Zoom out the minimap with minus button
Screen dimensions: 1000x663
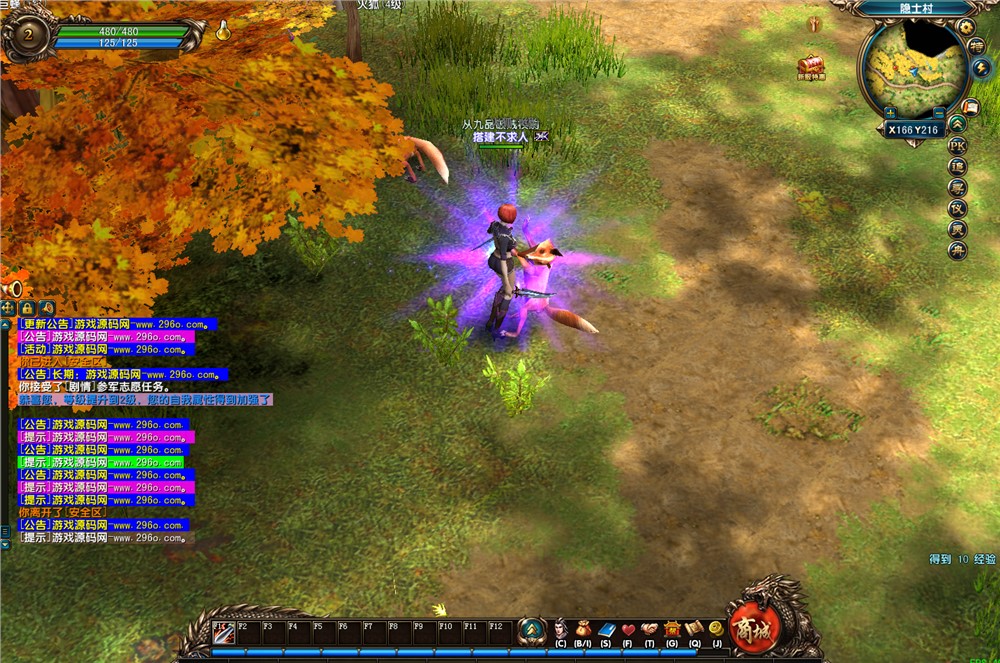pyautogui.click(x=939, y=113)
